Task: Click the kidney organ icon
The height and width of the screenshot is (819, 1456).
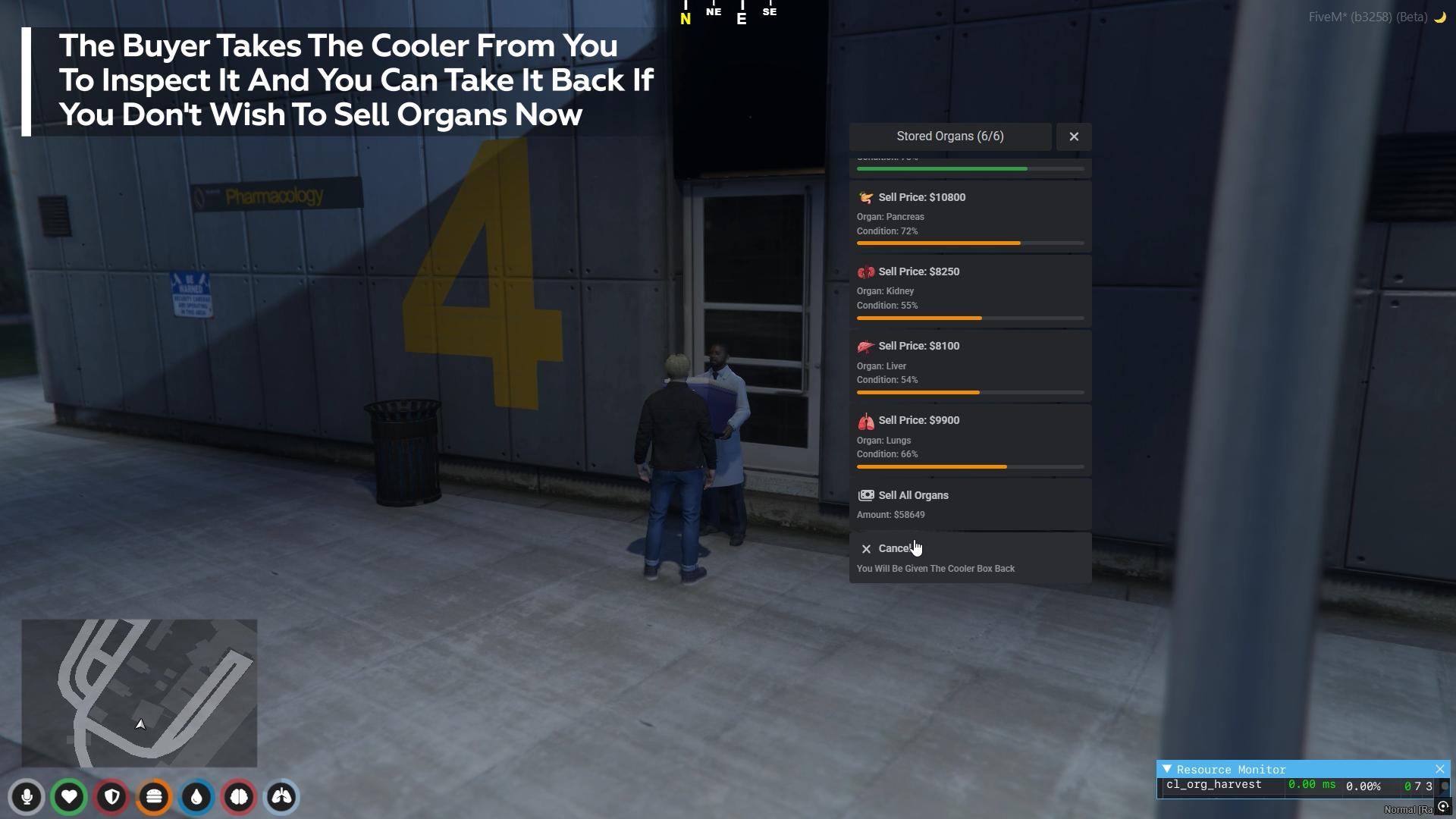Action: (865, 271)
